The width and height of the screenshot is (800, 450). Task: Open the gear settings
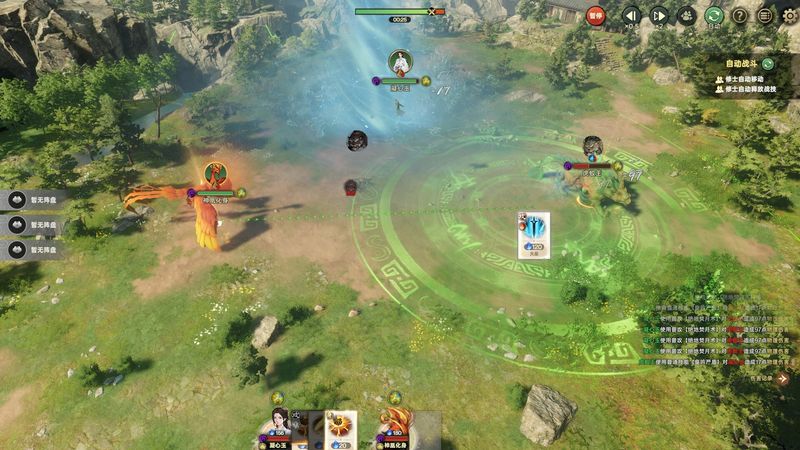(x=790, y=15)
